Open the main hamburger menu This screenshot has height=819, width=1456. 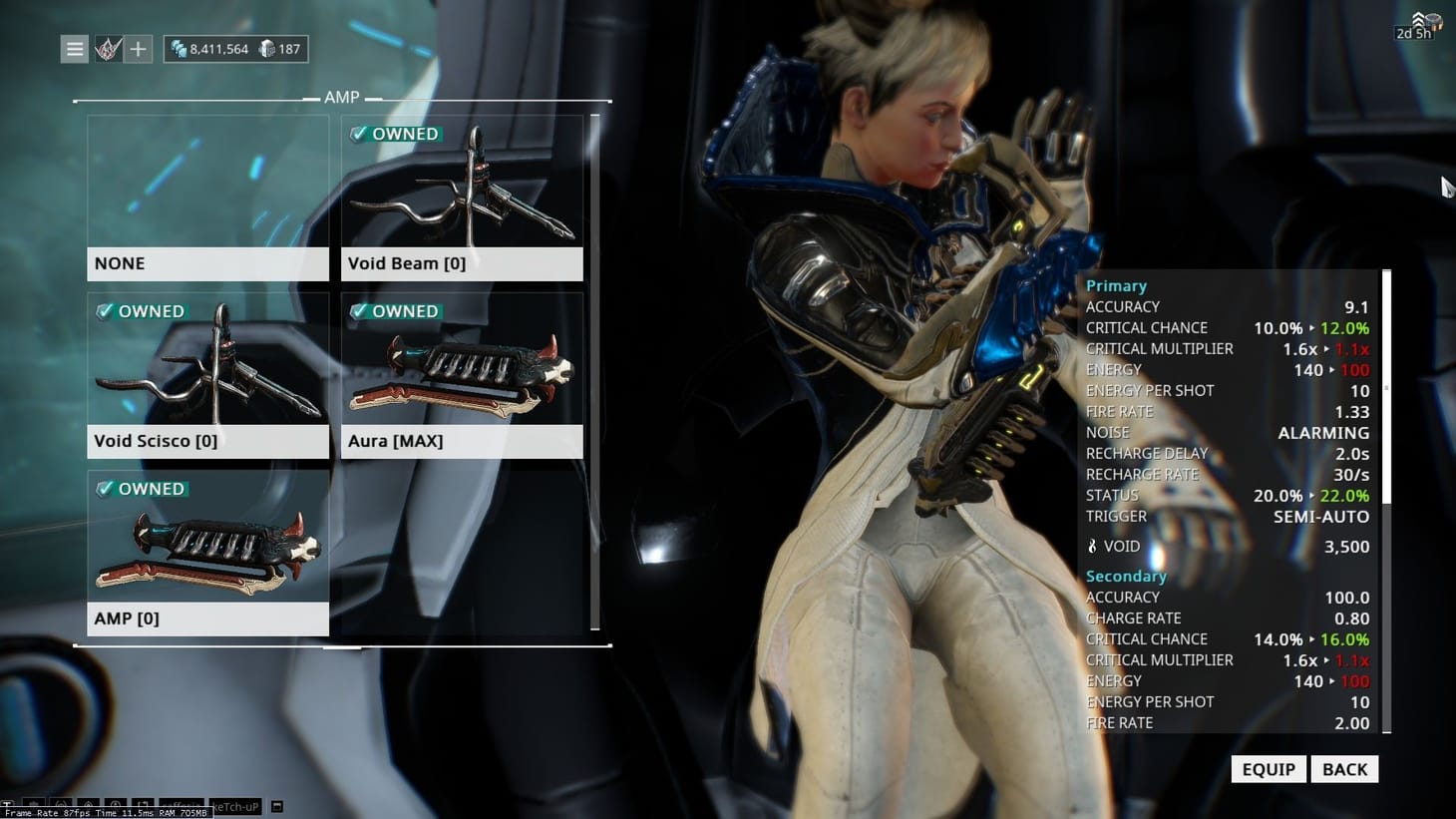point(74,48)
